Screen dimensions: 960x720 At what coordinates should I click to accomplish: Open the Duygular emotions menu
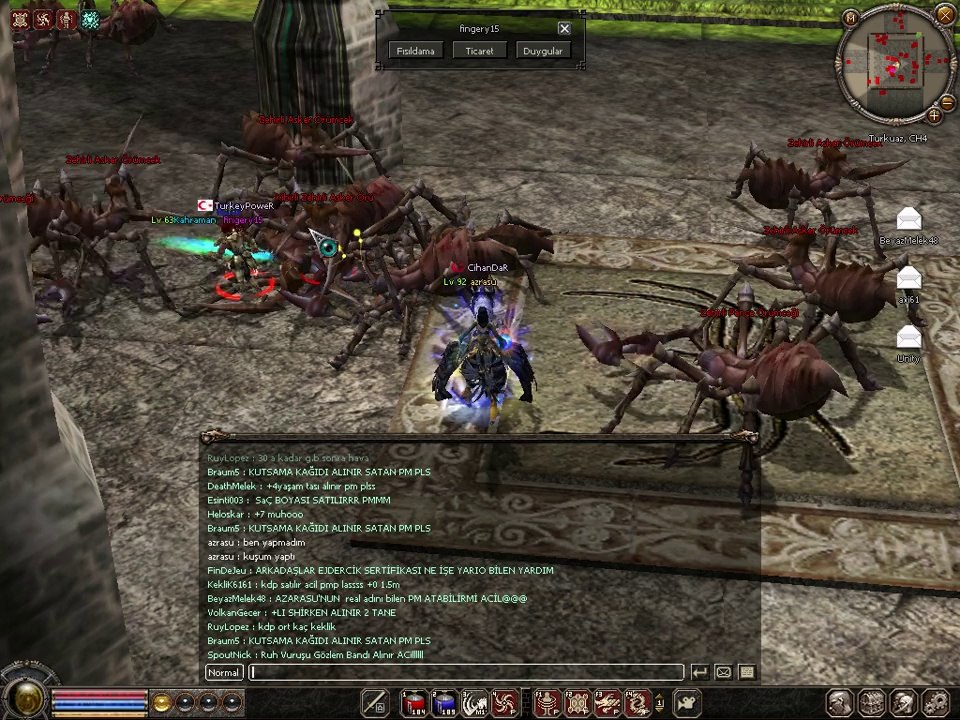coord(543,51)
